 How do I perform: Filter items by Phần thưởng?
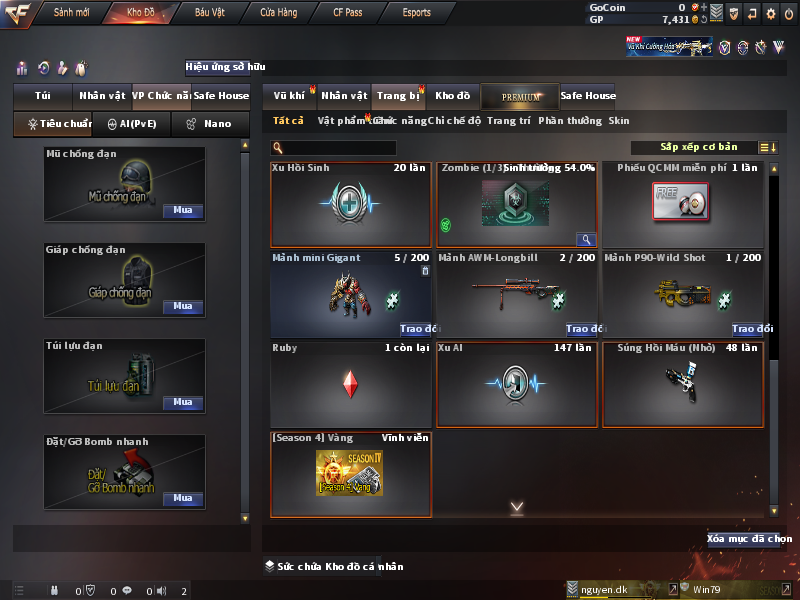pyautogui.click(x=570, y=120)
